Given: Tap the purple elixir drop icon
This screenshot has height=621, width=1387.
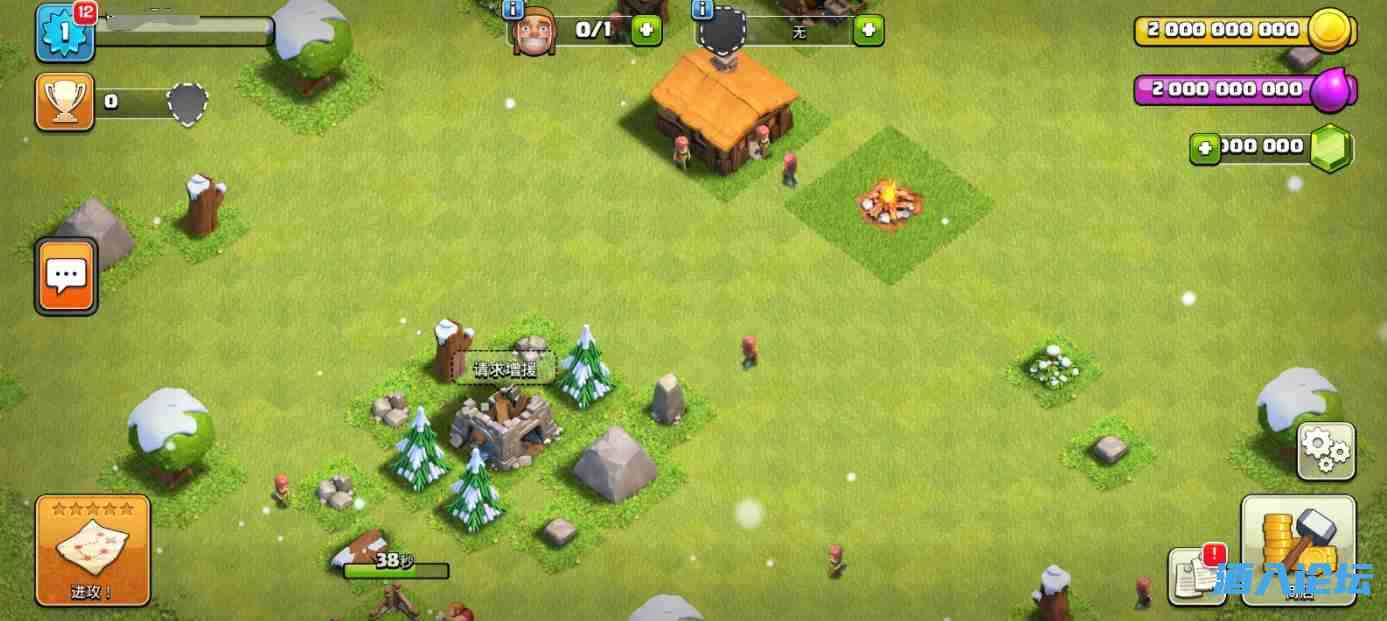Looking at the screenshot, I should coord(1331,90).
